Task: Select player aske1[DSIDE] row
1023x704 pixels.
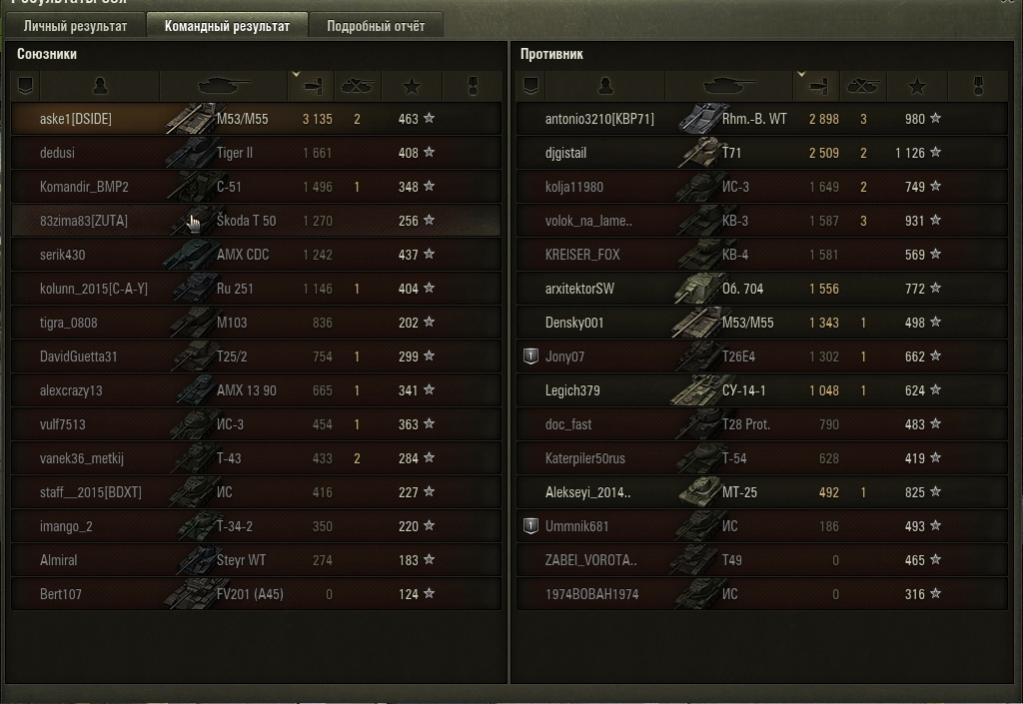Action: point(255,119)
